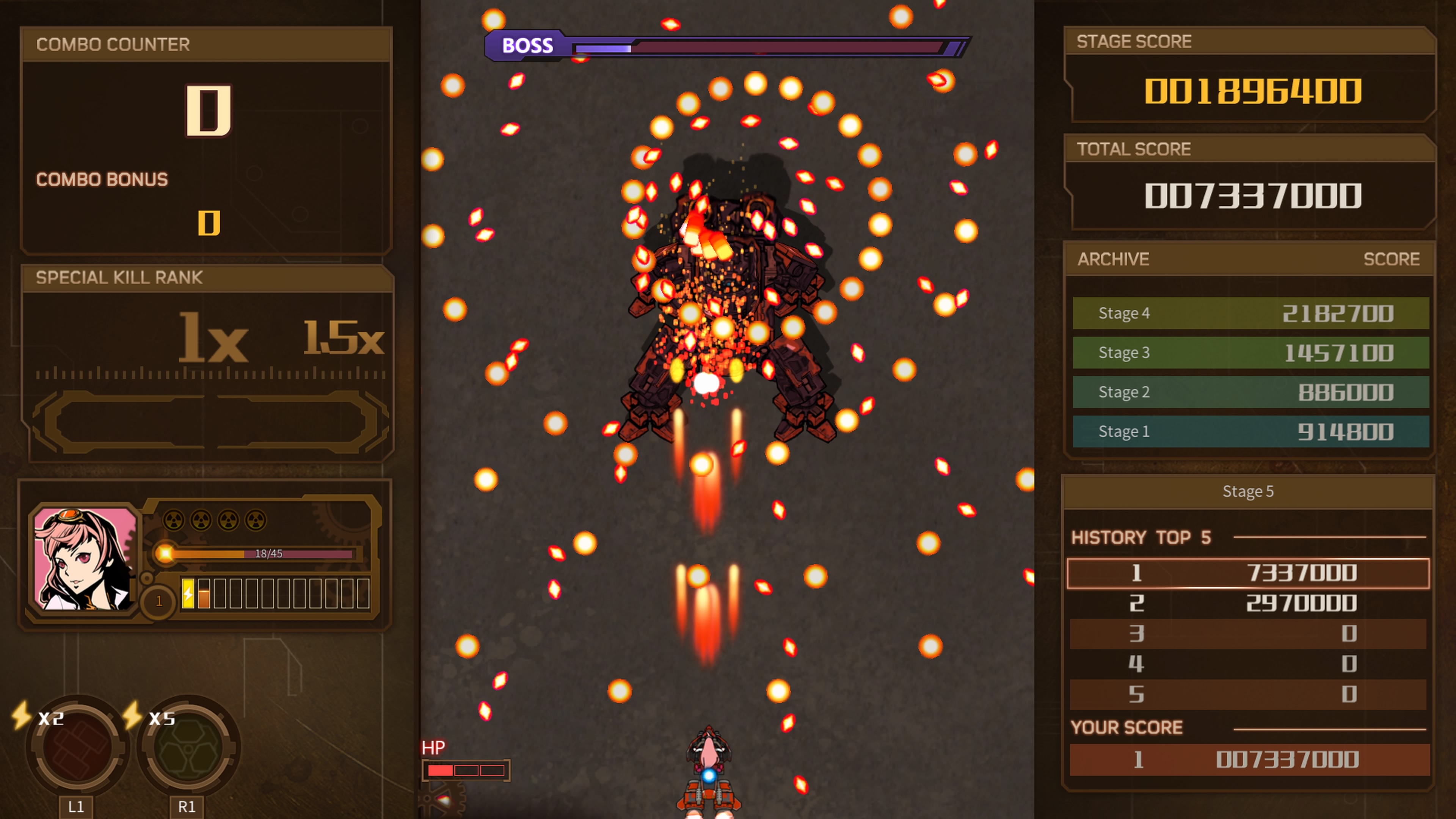Select the Stage 4 archive row

pos(1250,313)
